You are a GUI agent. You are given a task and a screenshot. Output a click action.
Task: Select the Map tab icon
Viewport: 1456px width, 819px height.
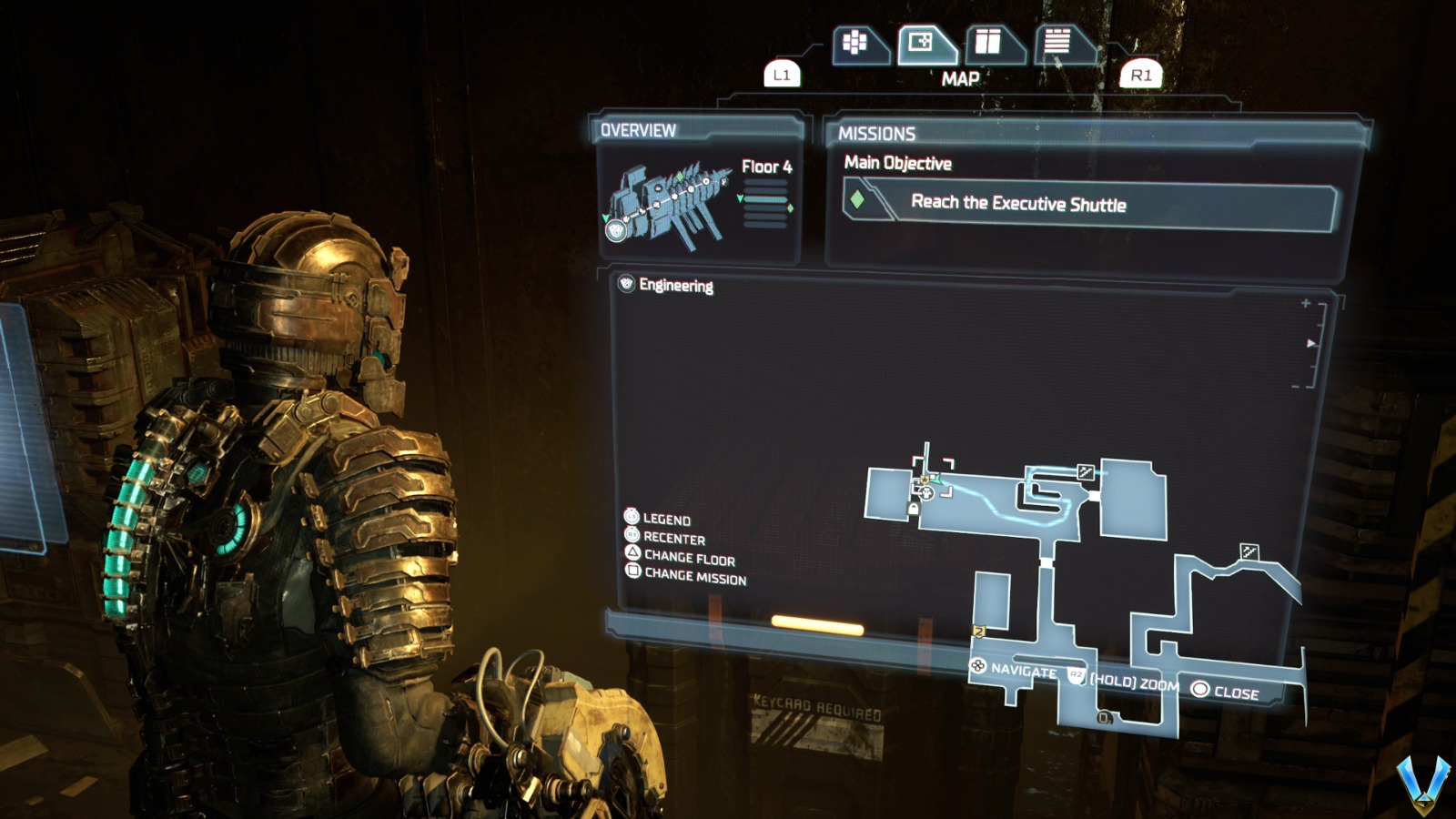pyautogui.click(x=920, y=41)
